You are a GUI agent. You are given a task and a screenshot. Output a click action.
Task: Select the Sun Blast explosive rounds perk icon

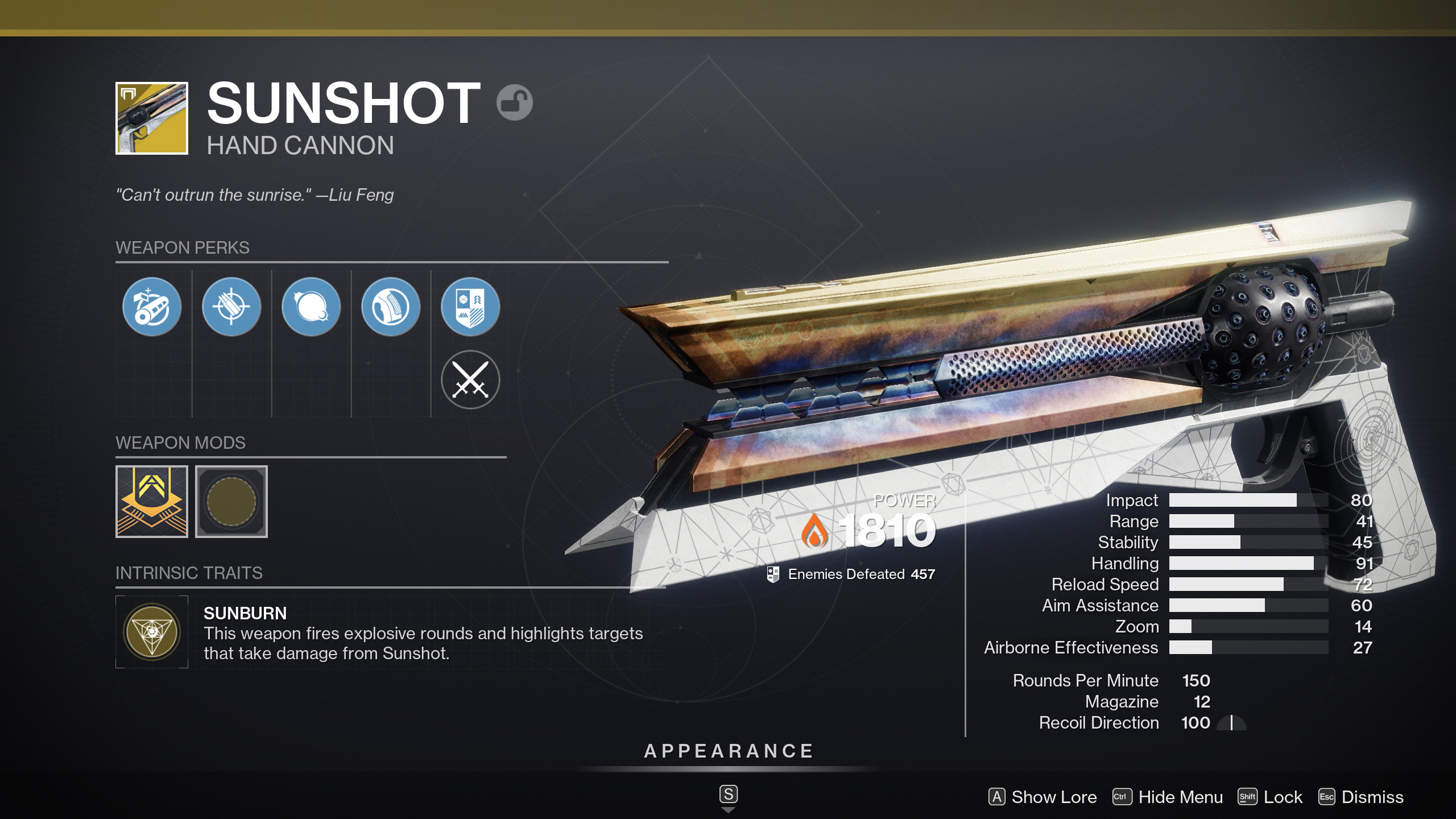pyautogui.click(x=311, y=306)
